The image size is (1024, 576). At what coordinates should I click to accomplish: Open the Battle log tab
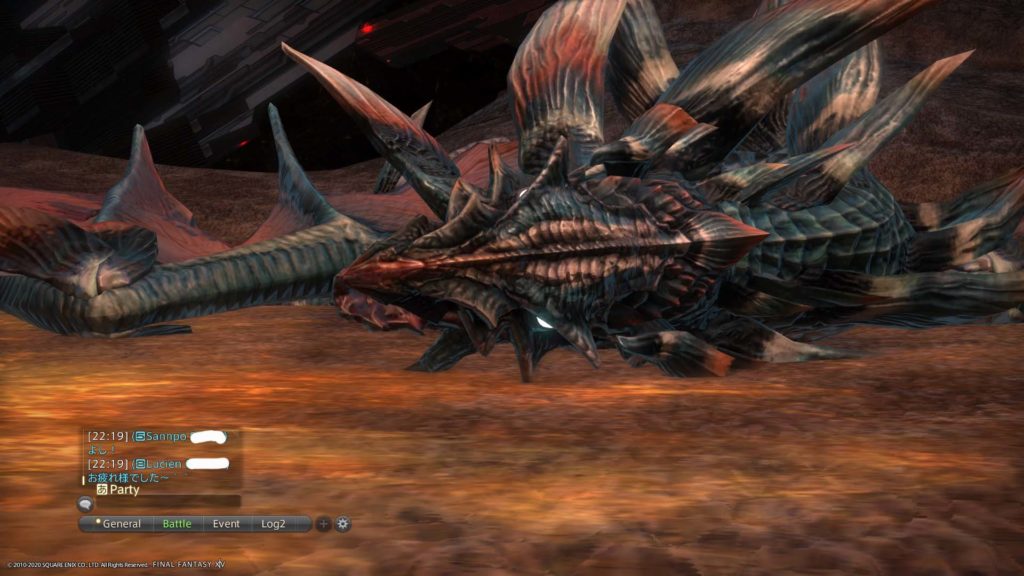click(x=177, y=524)
